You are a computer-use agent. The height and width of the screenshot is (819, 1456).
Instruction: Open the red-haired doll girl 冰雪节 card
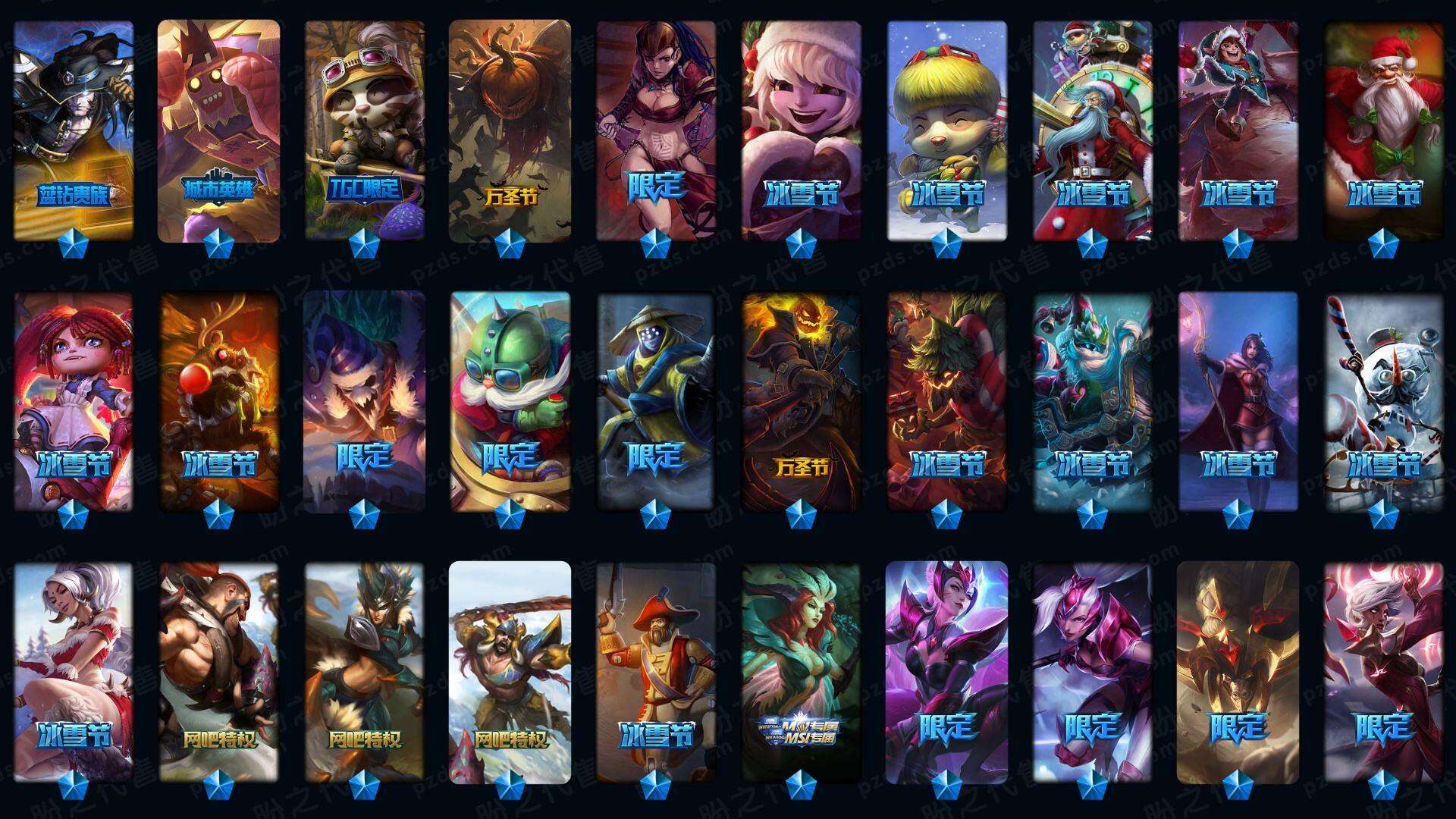click(x=74, y=402)
